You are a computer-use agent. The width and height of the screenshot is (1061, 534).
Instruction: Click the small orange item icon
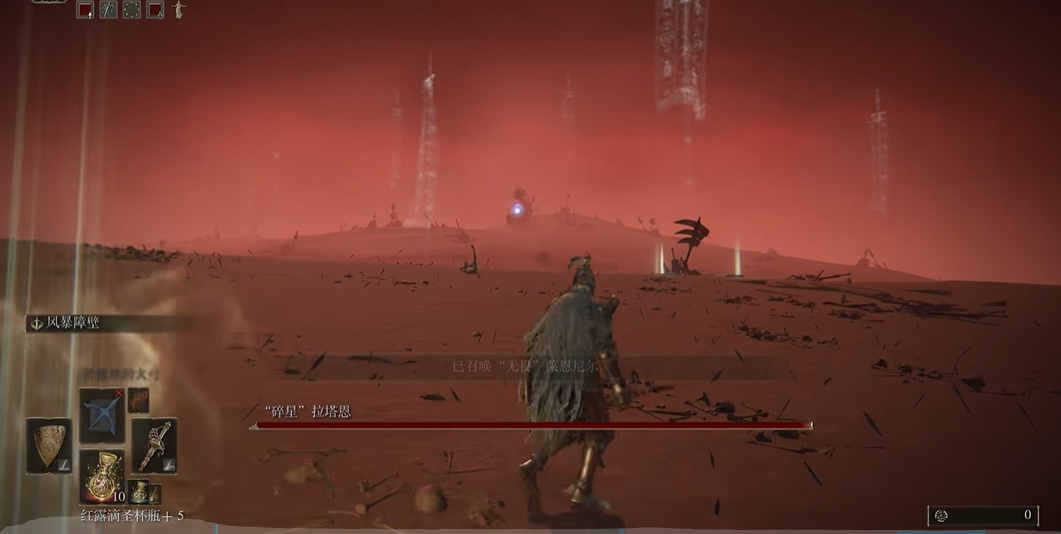[138, 400]
